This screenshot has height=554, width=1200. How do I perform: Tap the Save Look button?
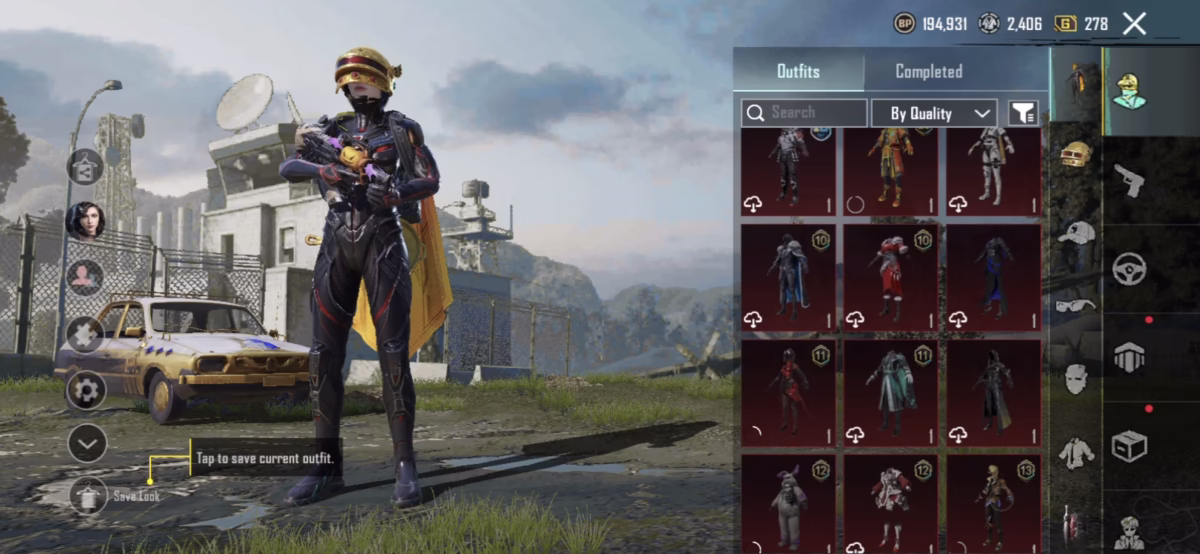(x=88, y=495)
